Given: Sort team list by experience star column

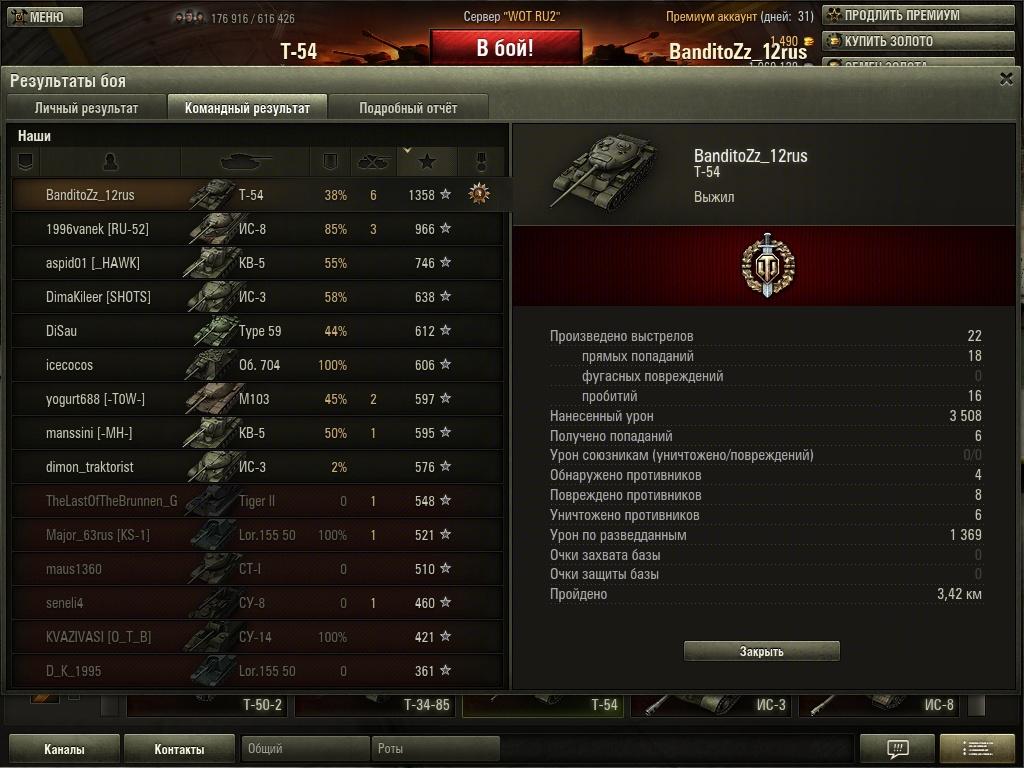Looking at the screenshot, I should (427, 161).
